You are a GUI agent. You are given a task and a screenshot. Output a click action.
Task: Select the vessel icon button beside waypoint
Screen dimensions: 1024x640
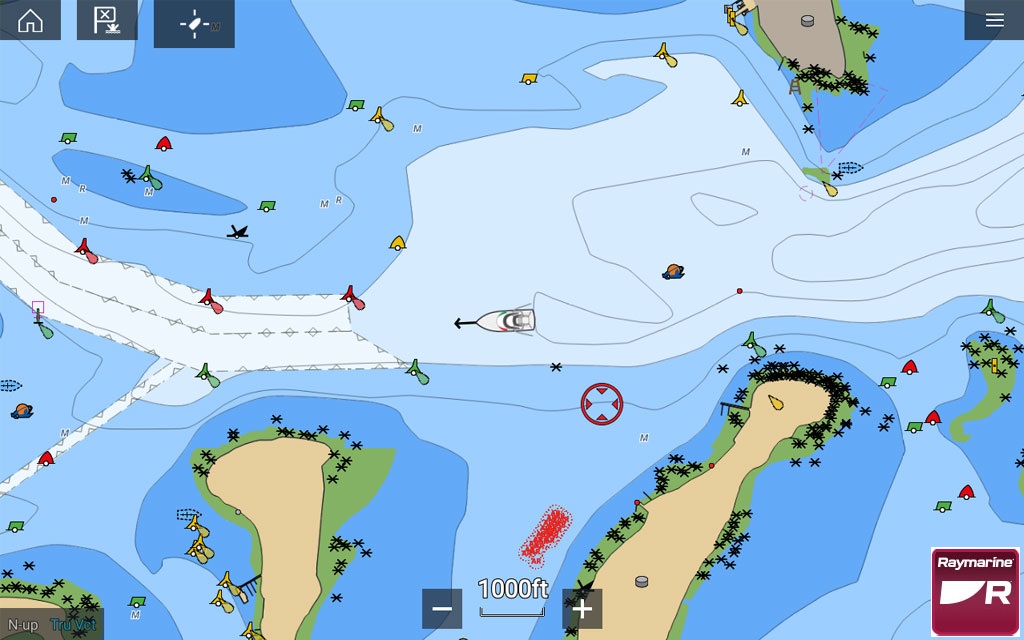pyautogui.click(x=194, y=24)
